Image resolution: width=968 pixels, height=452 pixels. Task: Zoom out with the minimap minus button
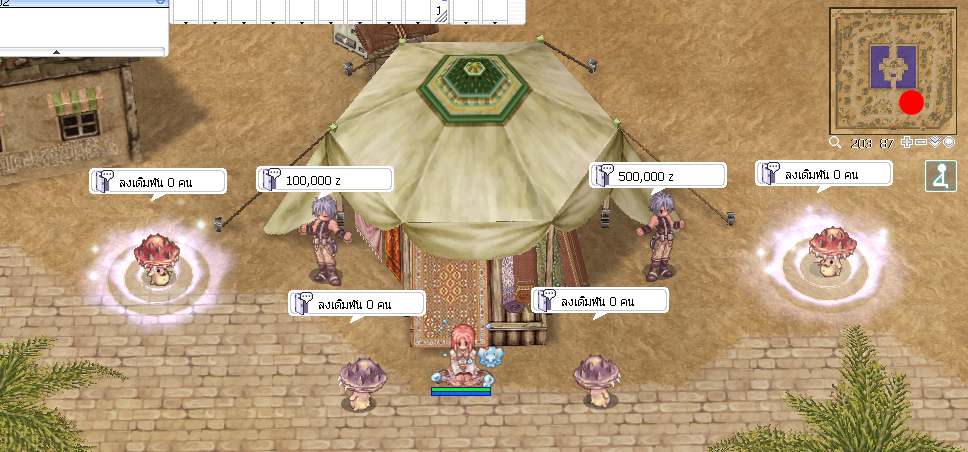click(x=921, y=142)
